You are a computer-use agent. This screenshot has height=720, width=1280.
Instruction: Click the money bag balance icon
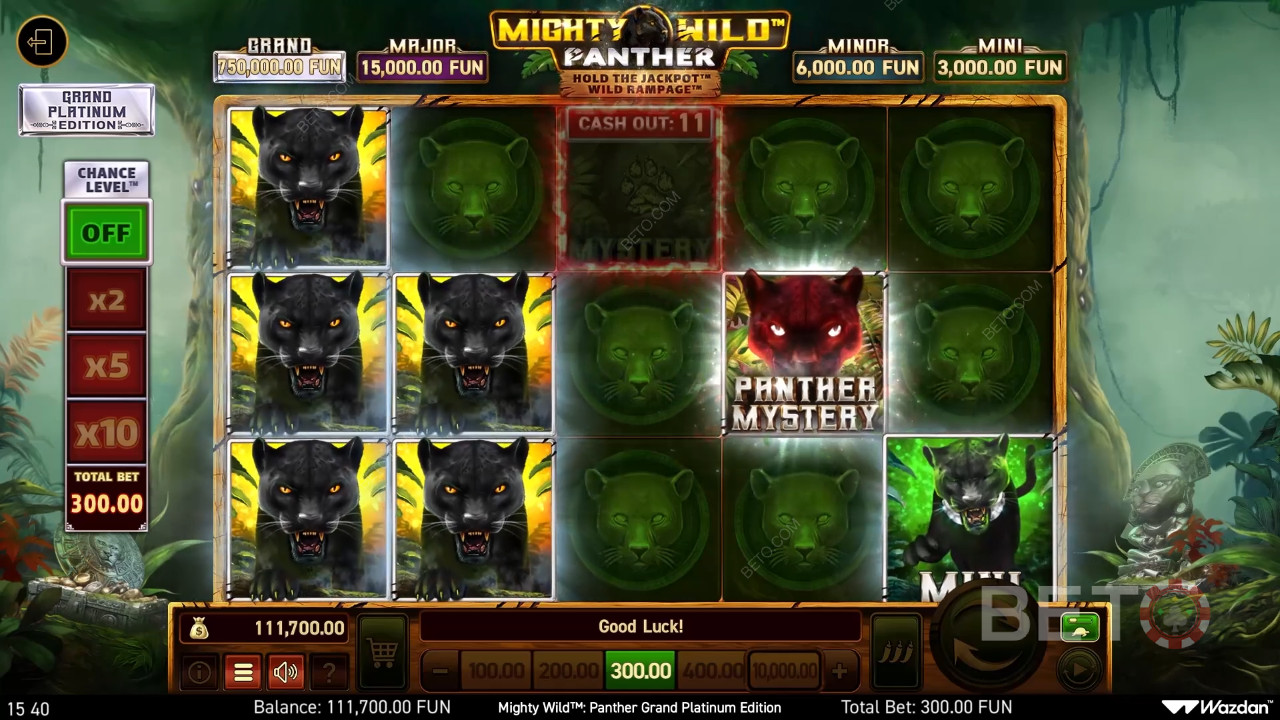pyautogui.click(x=201, y=627)
